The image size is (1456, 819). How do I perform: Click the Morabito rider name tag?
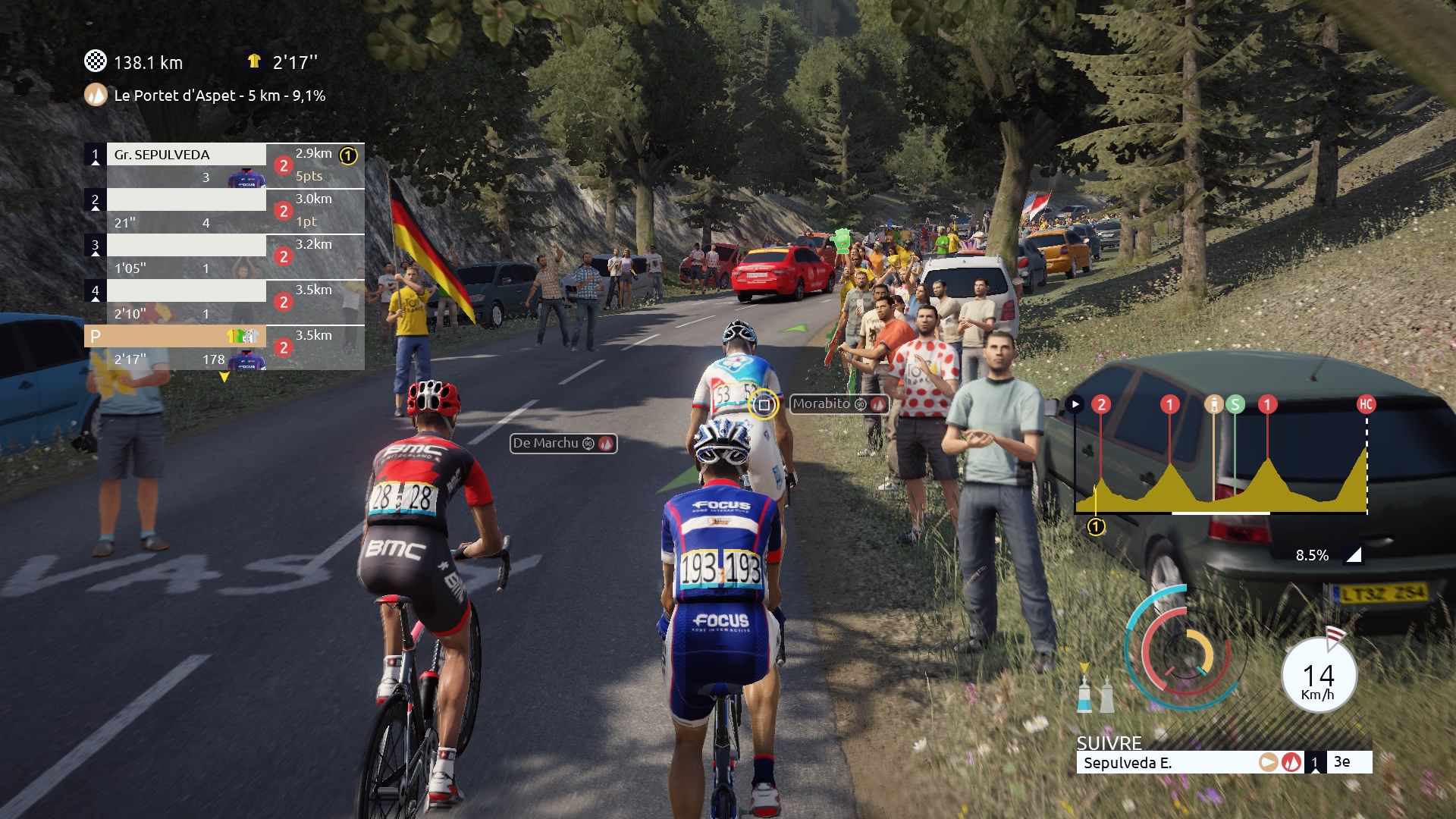[838, 404]
